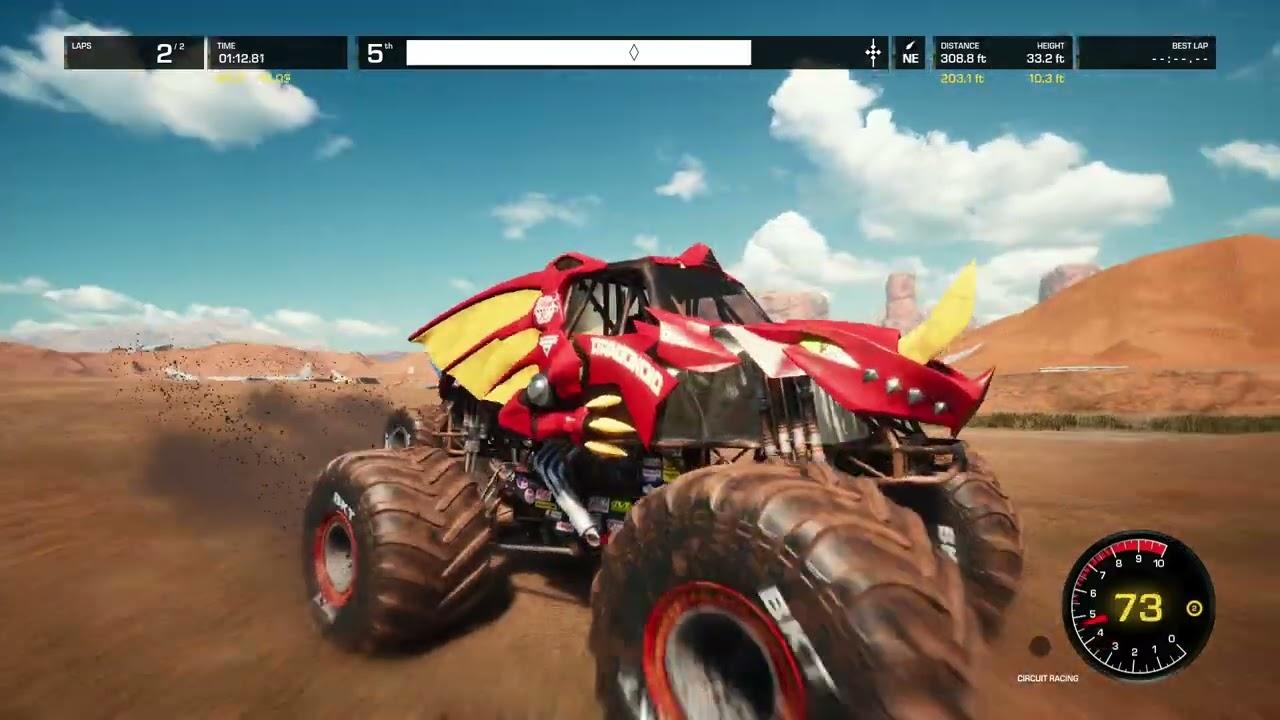Click the diamond player marker on the progress bar
1280x720 pixels.
(634, 52)
